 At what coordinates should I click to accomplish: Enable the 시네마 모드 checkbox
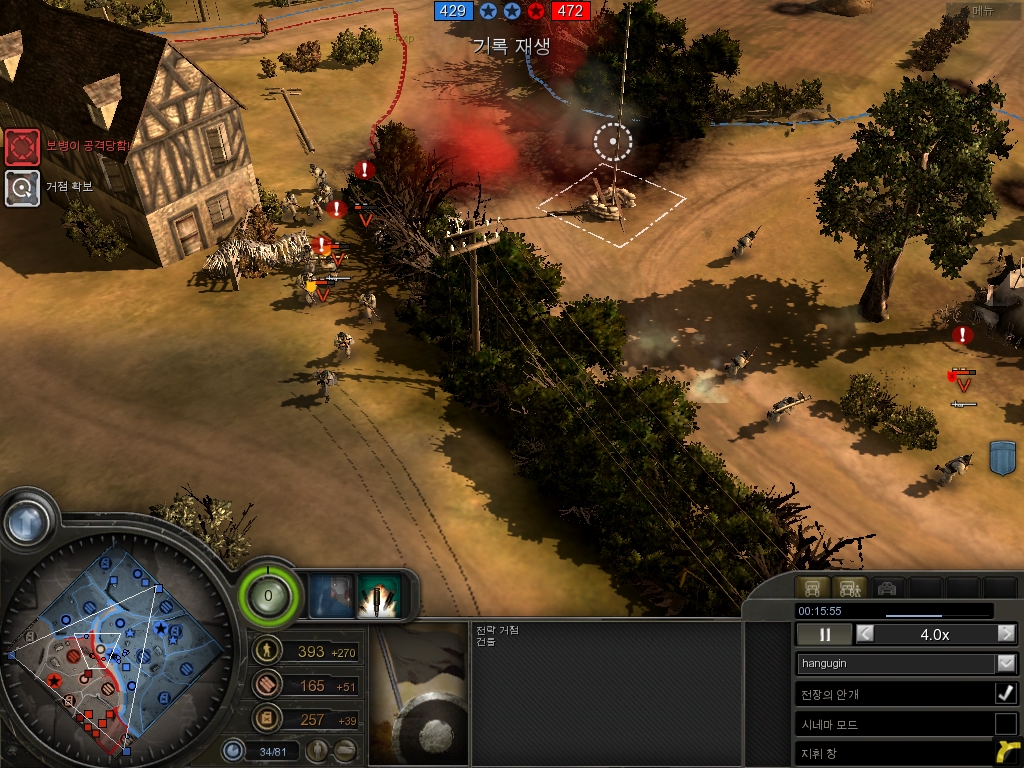click(1006, 724)
